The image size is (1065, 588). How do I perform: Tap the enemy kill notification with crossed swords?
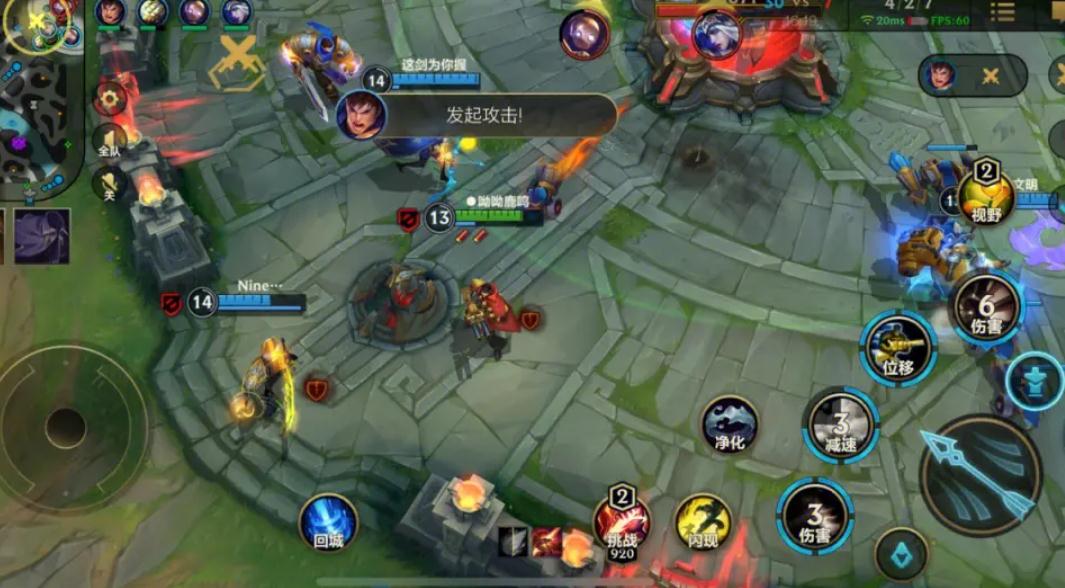pos(972,76)
